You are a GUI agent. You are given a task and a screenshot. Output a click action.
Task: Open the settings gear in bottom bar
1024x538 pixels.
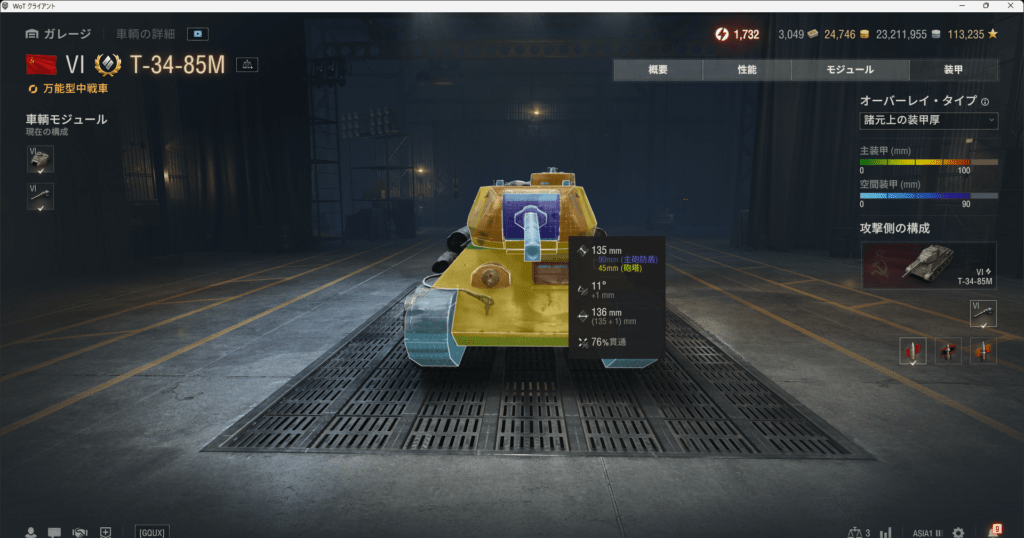coord(958,531)
